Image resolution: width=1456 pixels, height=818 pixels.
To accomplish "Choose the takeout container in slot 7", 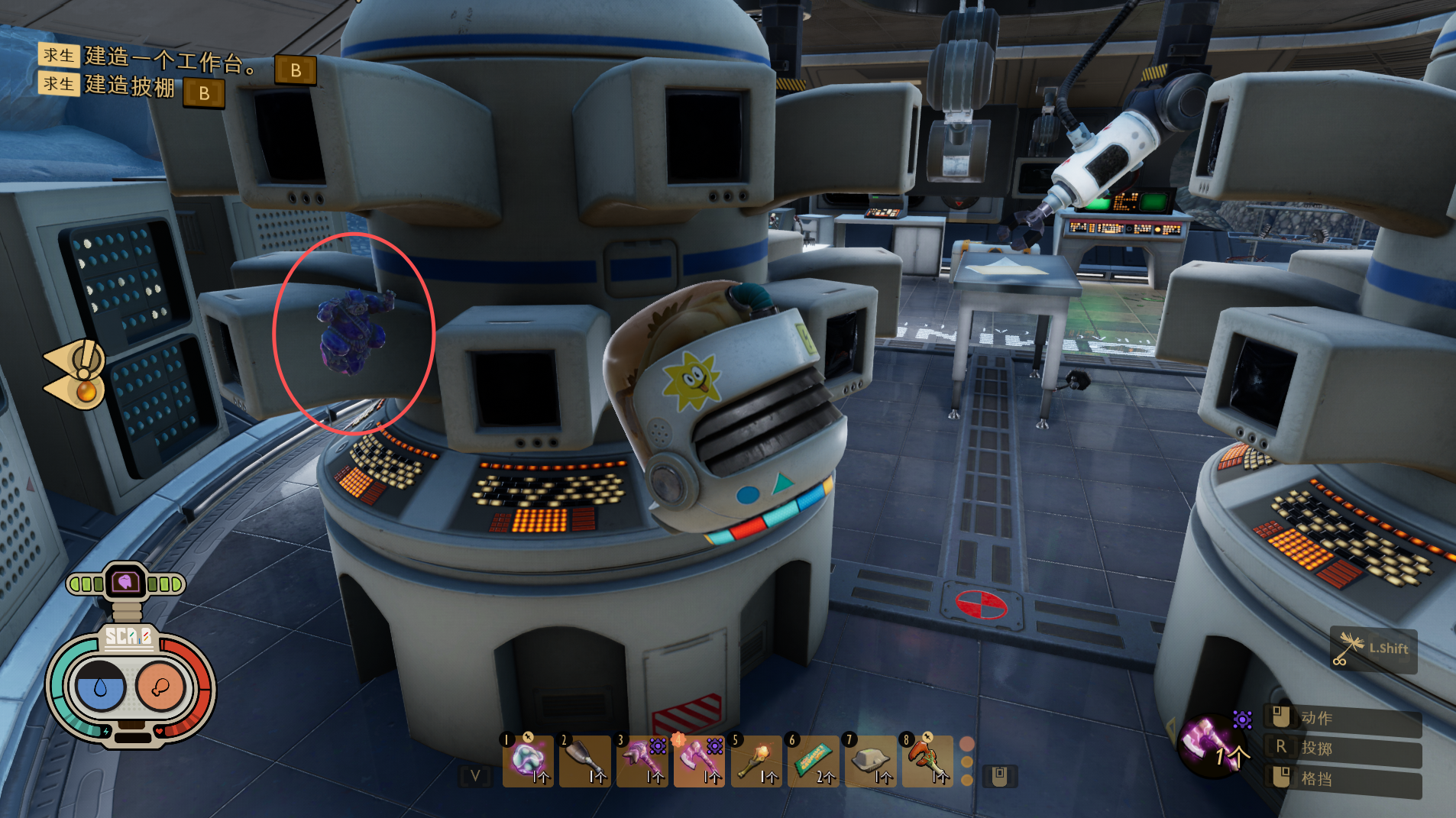I will click(870, 761).
